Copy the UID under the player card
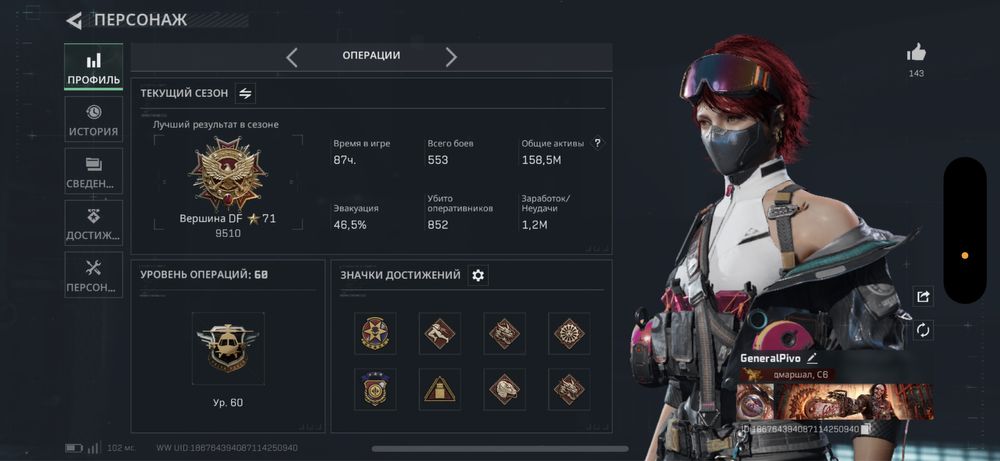The width and height of the screenshot is (1000, 461). point(866,428)
